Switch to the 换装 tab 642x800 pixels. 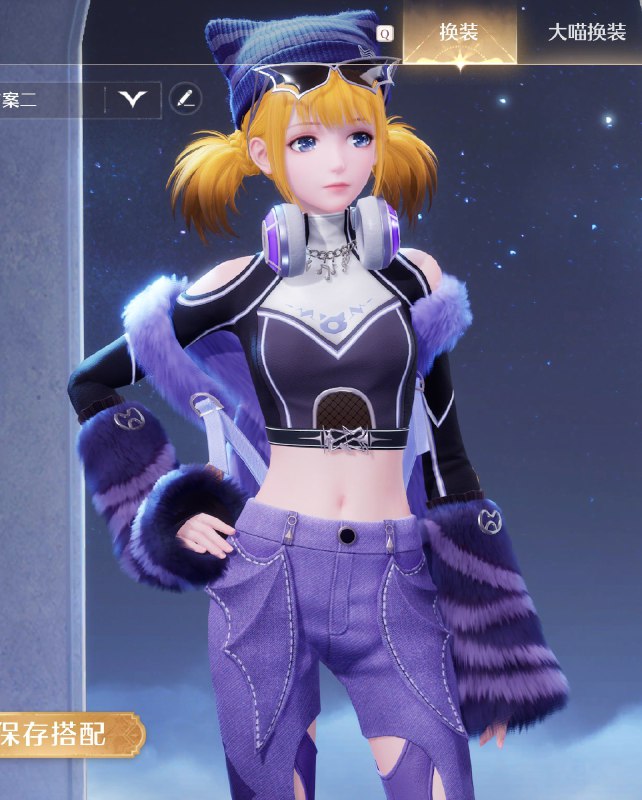tap(459, 32)
